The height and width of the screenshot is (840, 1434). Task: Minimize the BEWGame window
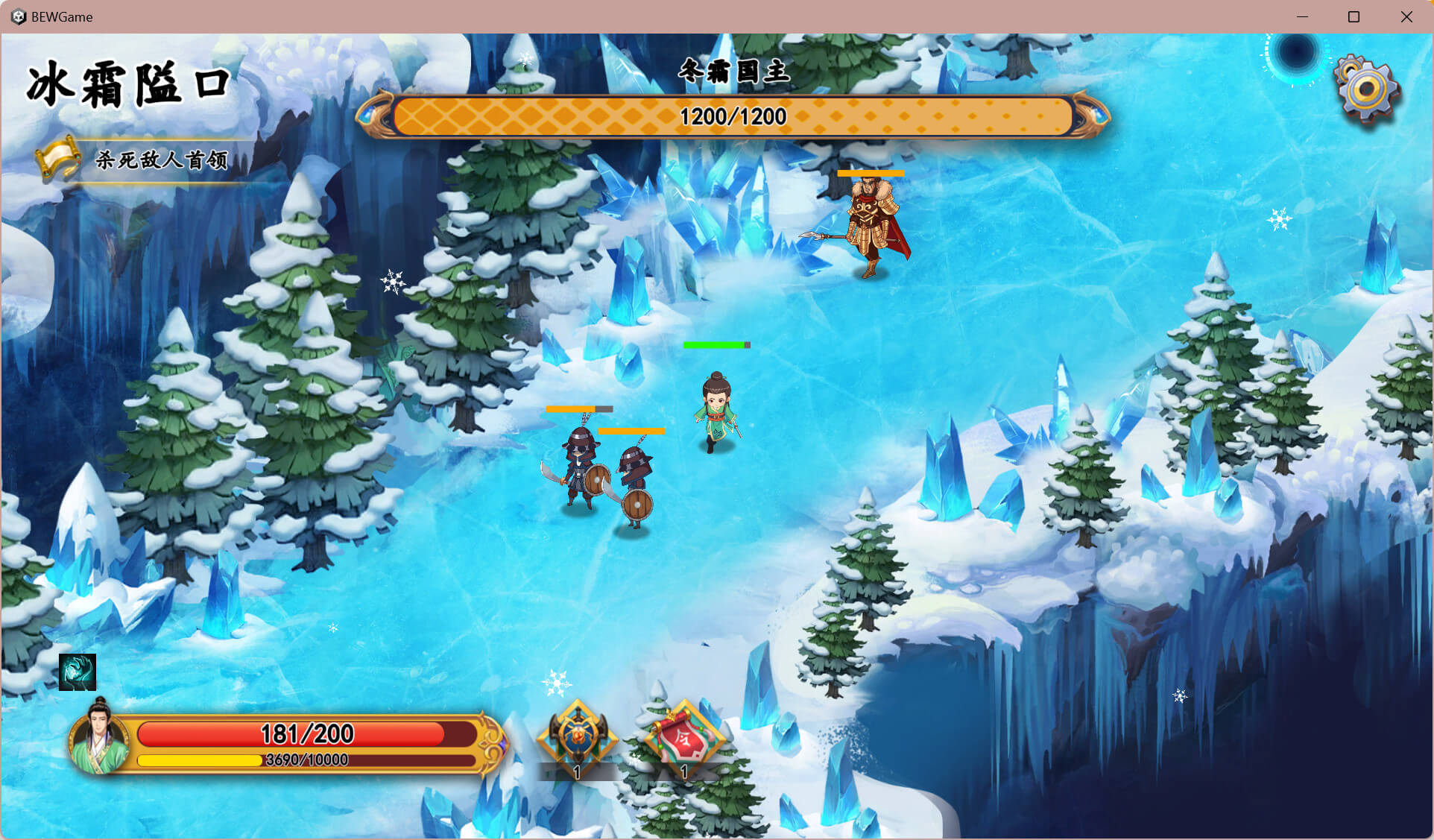pos(1302,16)
